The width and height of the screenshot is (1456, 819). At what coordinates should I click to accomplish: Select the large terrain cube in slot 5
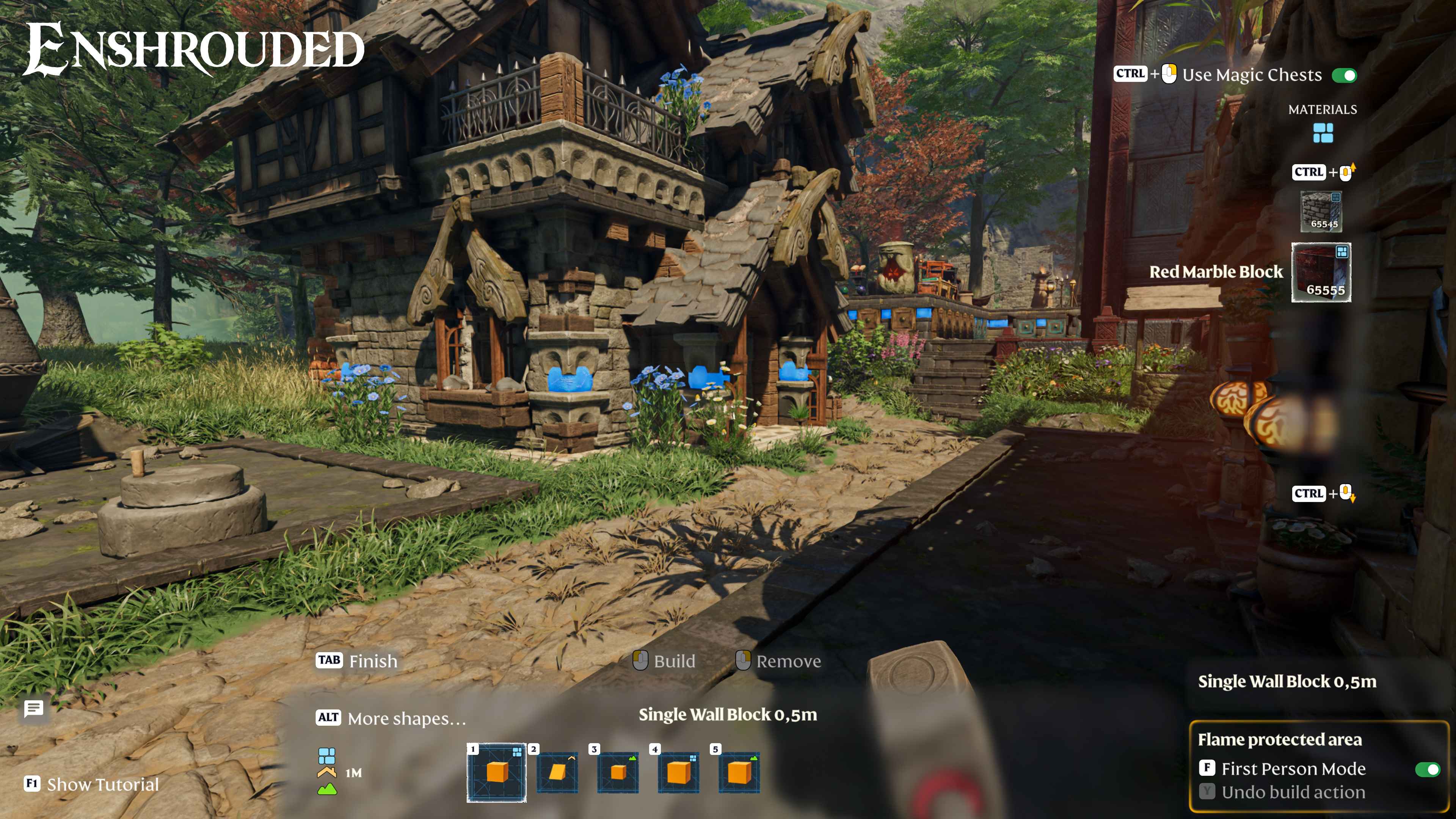(739, 772)
